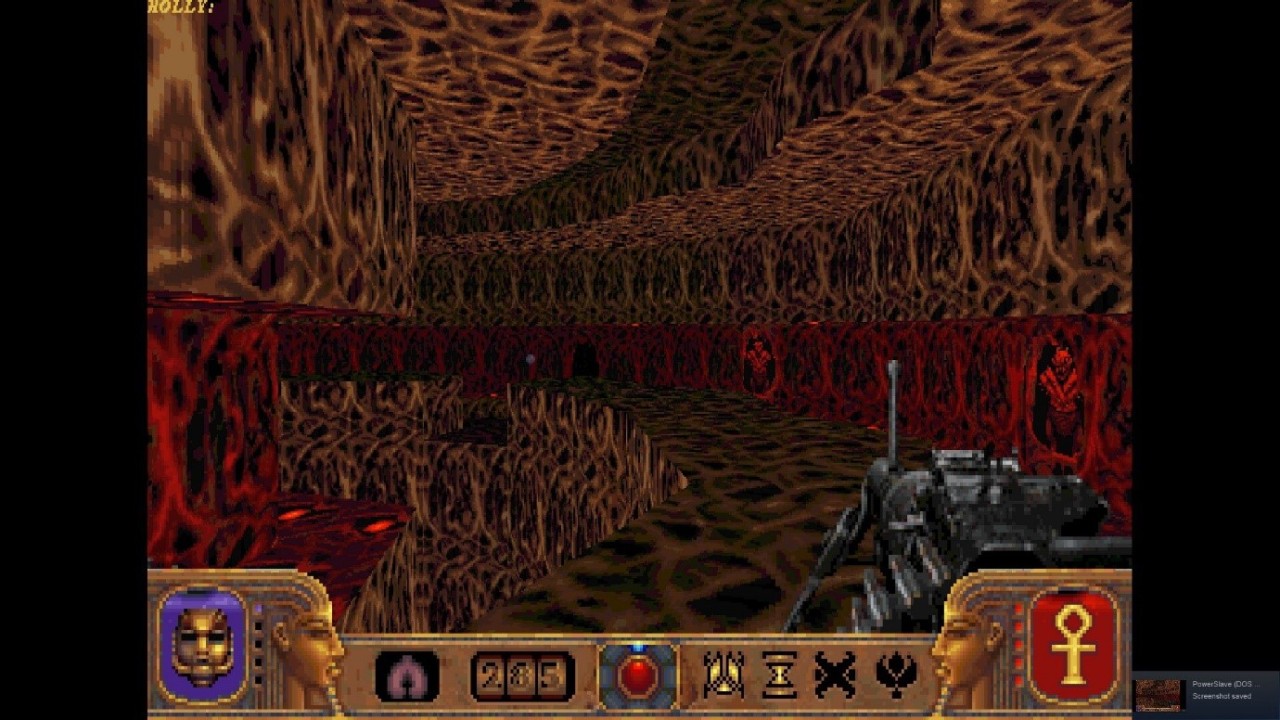
Task: Open the saved screenshot thumbnail
Action: (x=1159, y=695)
